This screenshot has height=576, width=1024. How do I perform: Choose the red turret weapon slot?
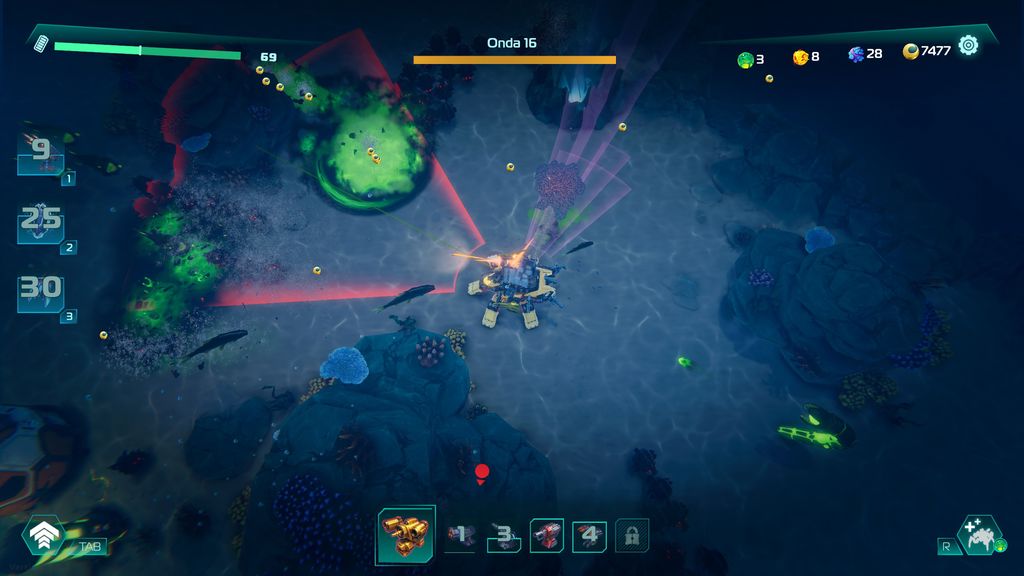point(547,536)
